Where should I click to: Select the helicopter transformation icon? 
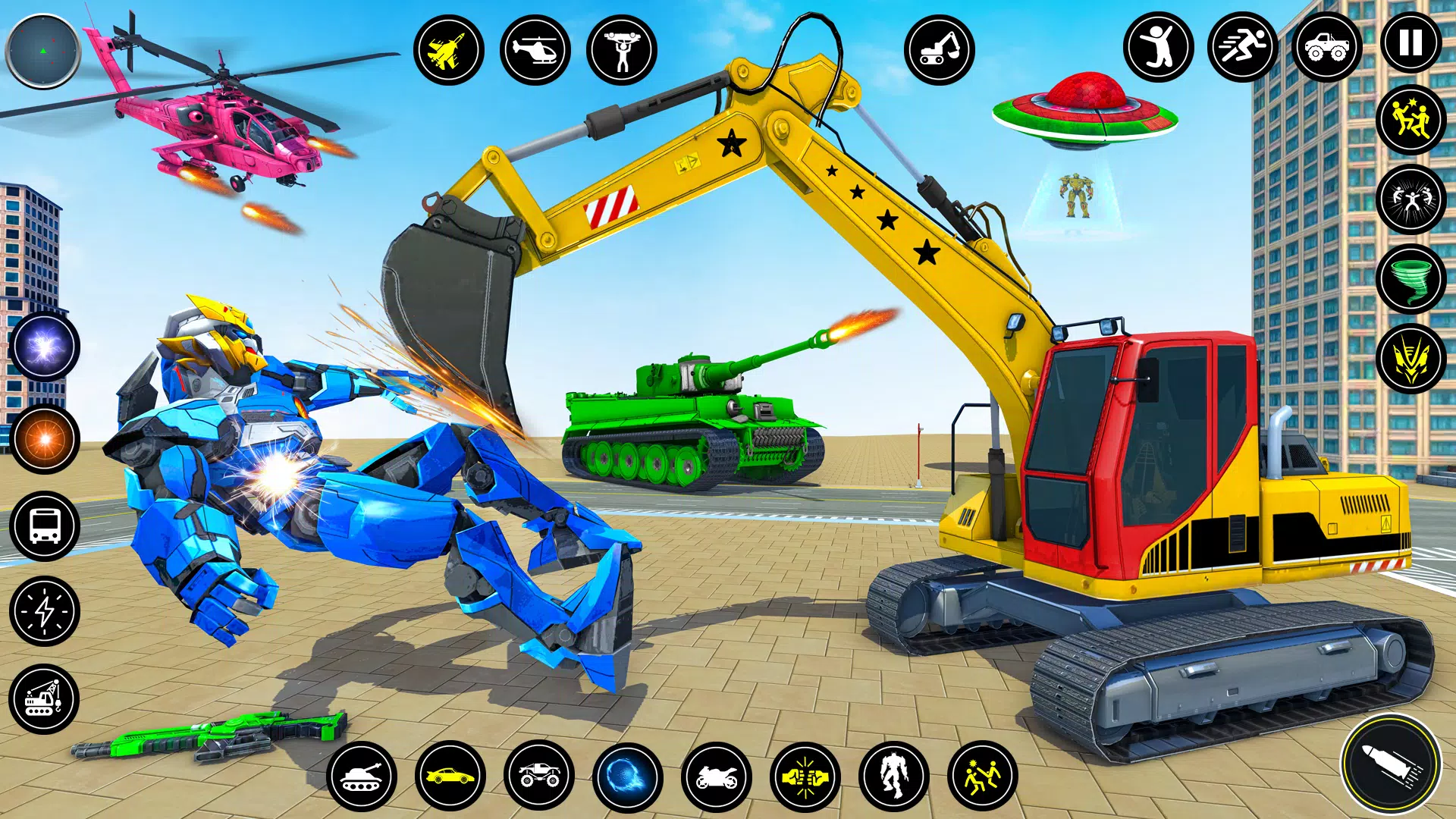coord(535,51)
